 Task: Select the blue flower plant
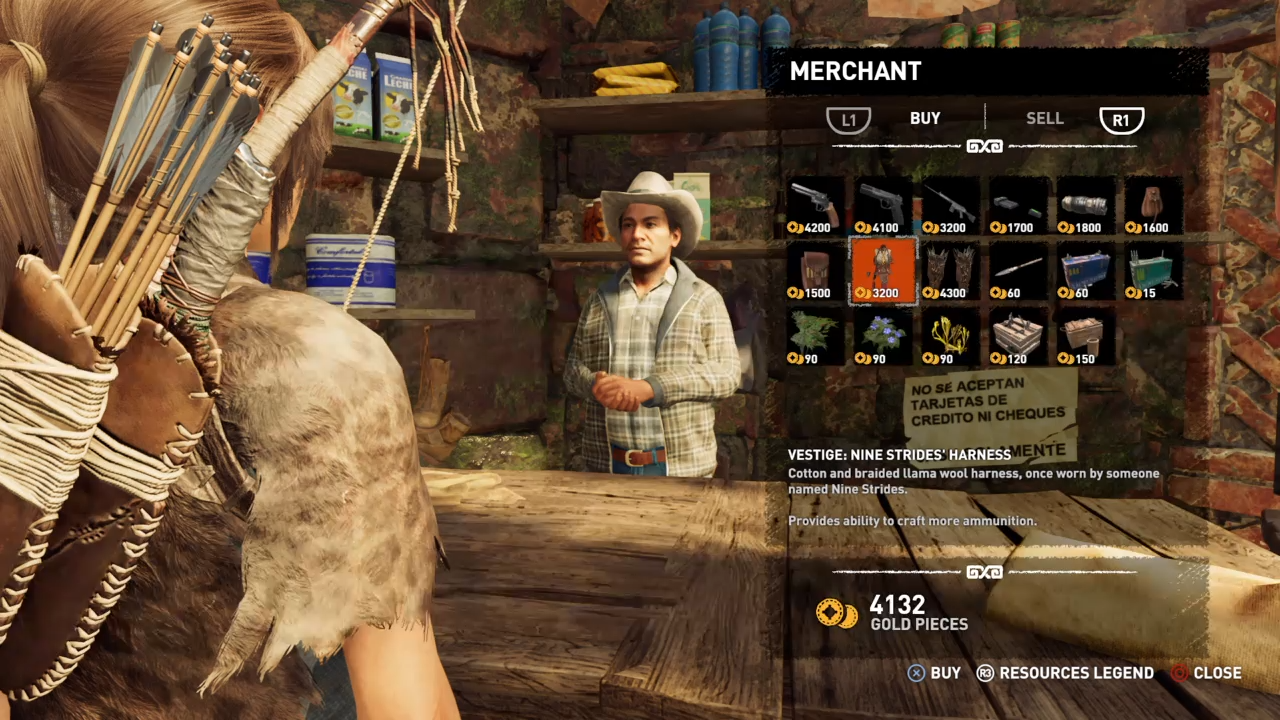(x=882, y=337)
